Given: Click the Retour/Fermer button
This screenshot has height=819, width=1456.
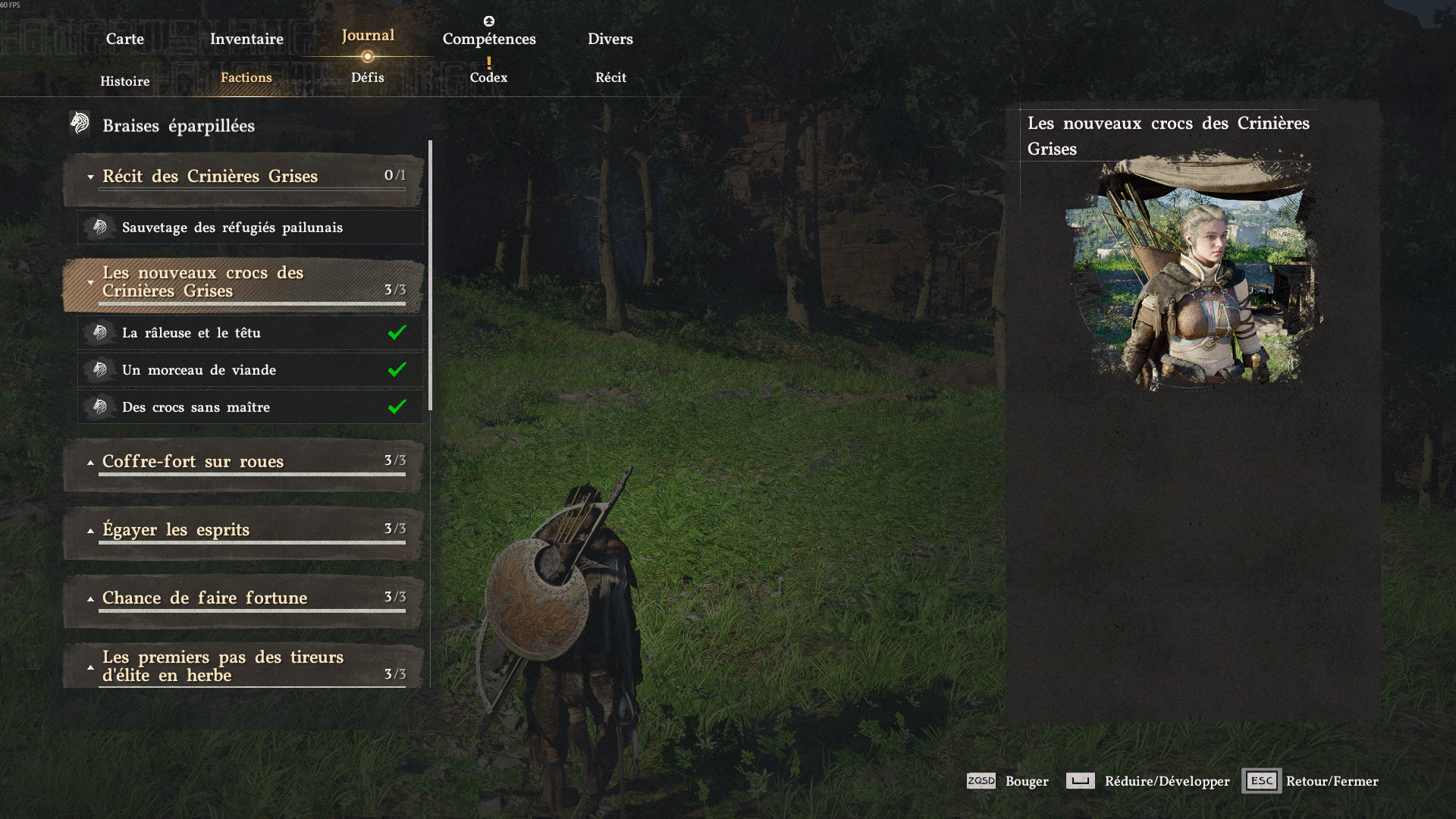Looking at the screenshot, I should click(x=1310, y=781).
